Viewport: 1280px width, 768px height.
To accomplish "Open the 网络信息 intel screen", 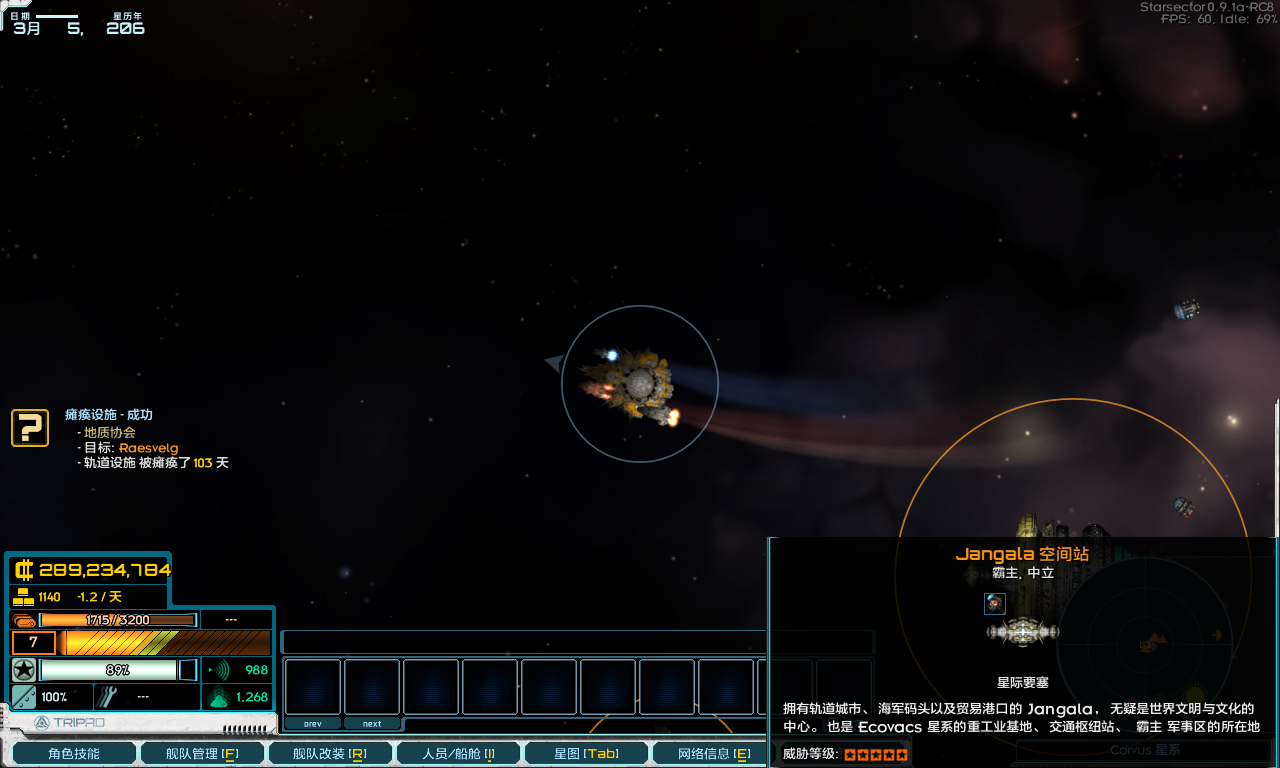I will 713,753.
